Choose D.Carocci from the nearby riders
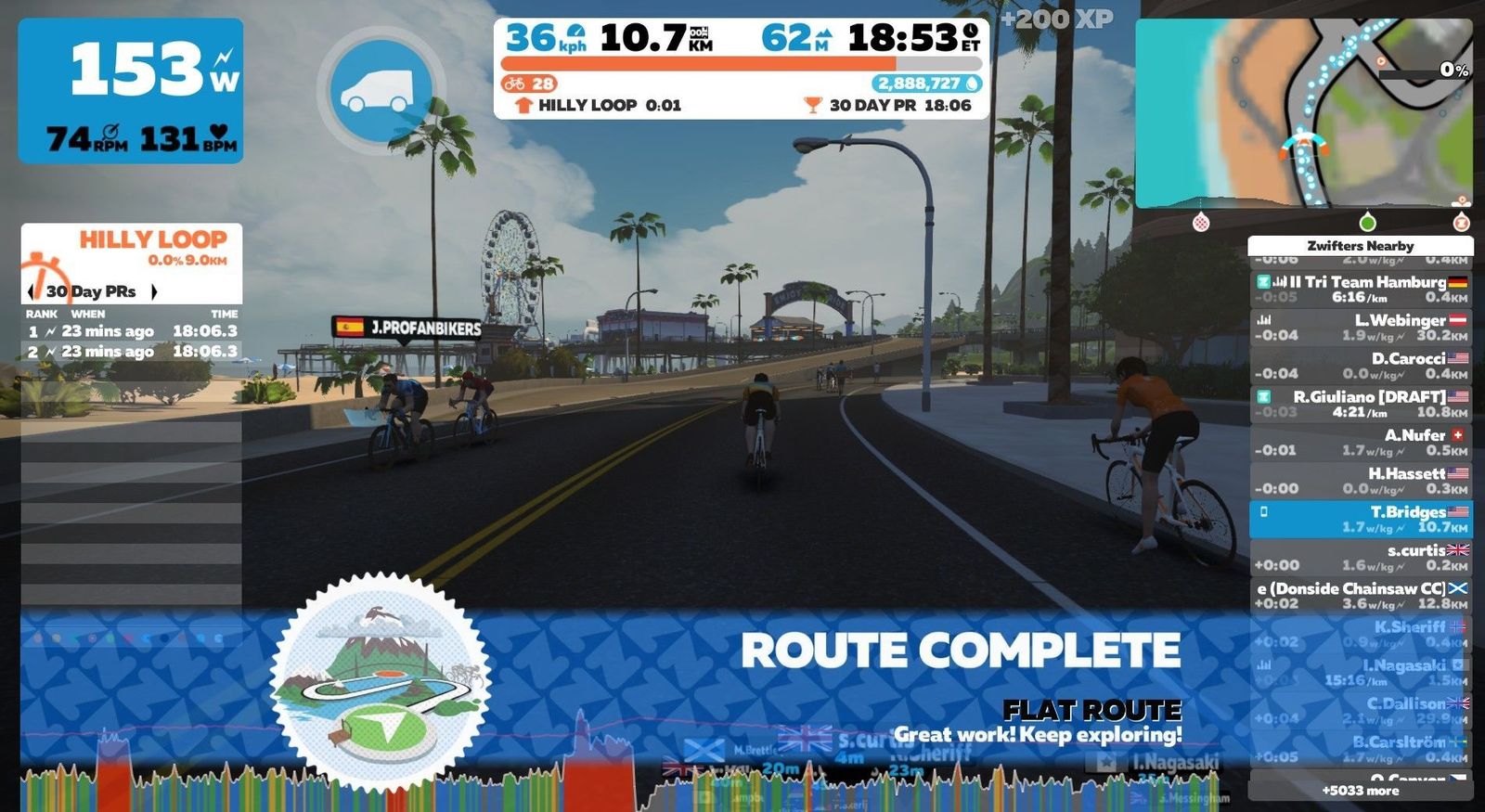Viewport: 1485px width, 812px height. (1361, 366)
